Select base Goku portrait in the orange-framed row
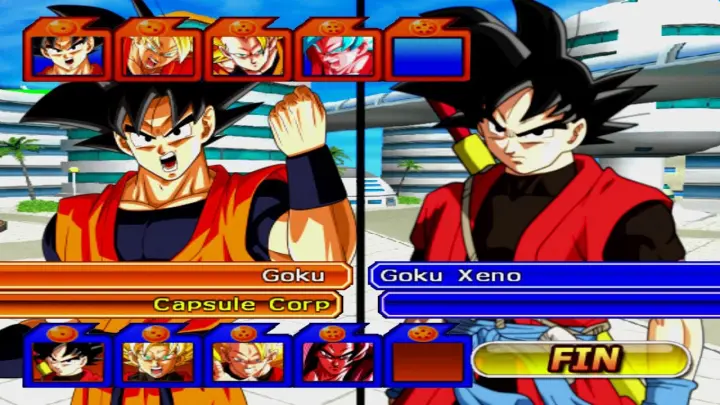This screenshot has height=405, width=720. click(67, 55)
